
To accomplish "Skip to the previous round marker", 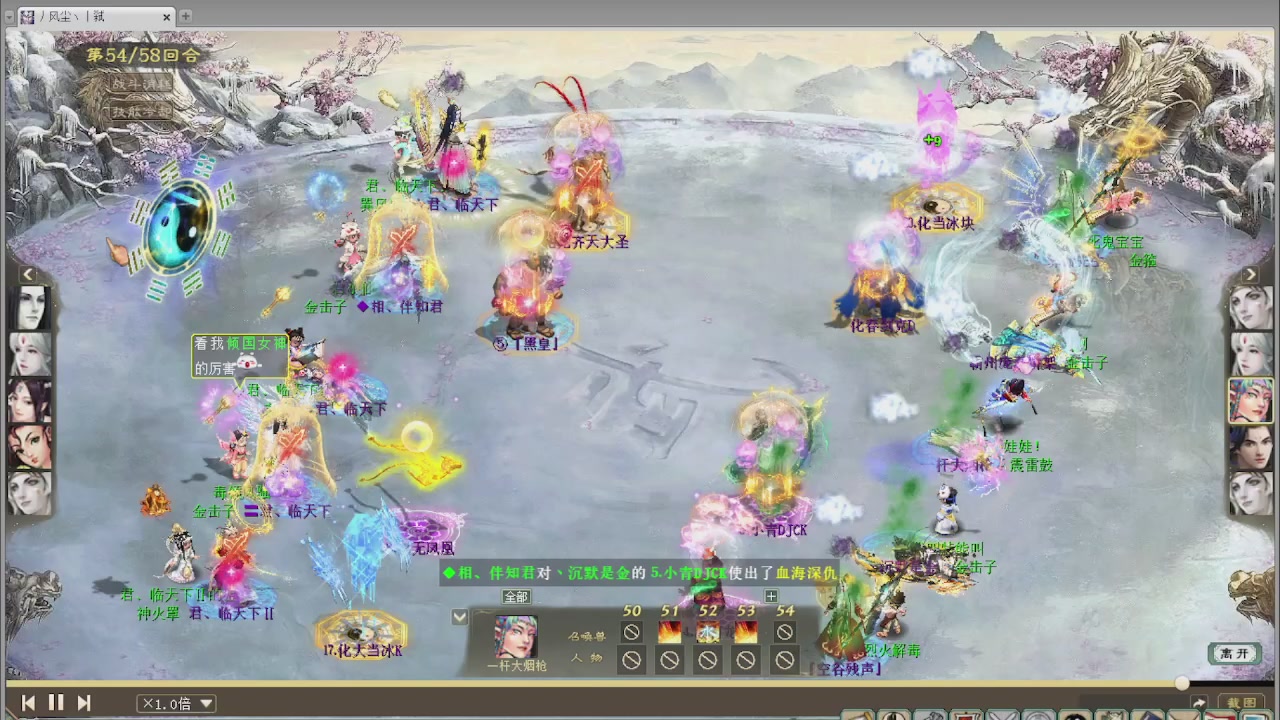I will coord(28,703).
